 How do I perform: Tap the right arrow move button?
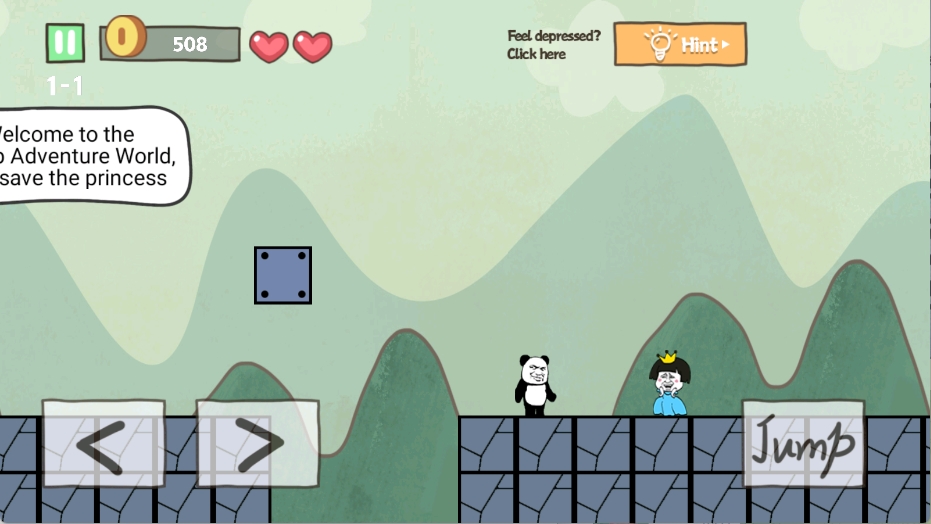click(257, 444)
